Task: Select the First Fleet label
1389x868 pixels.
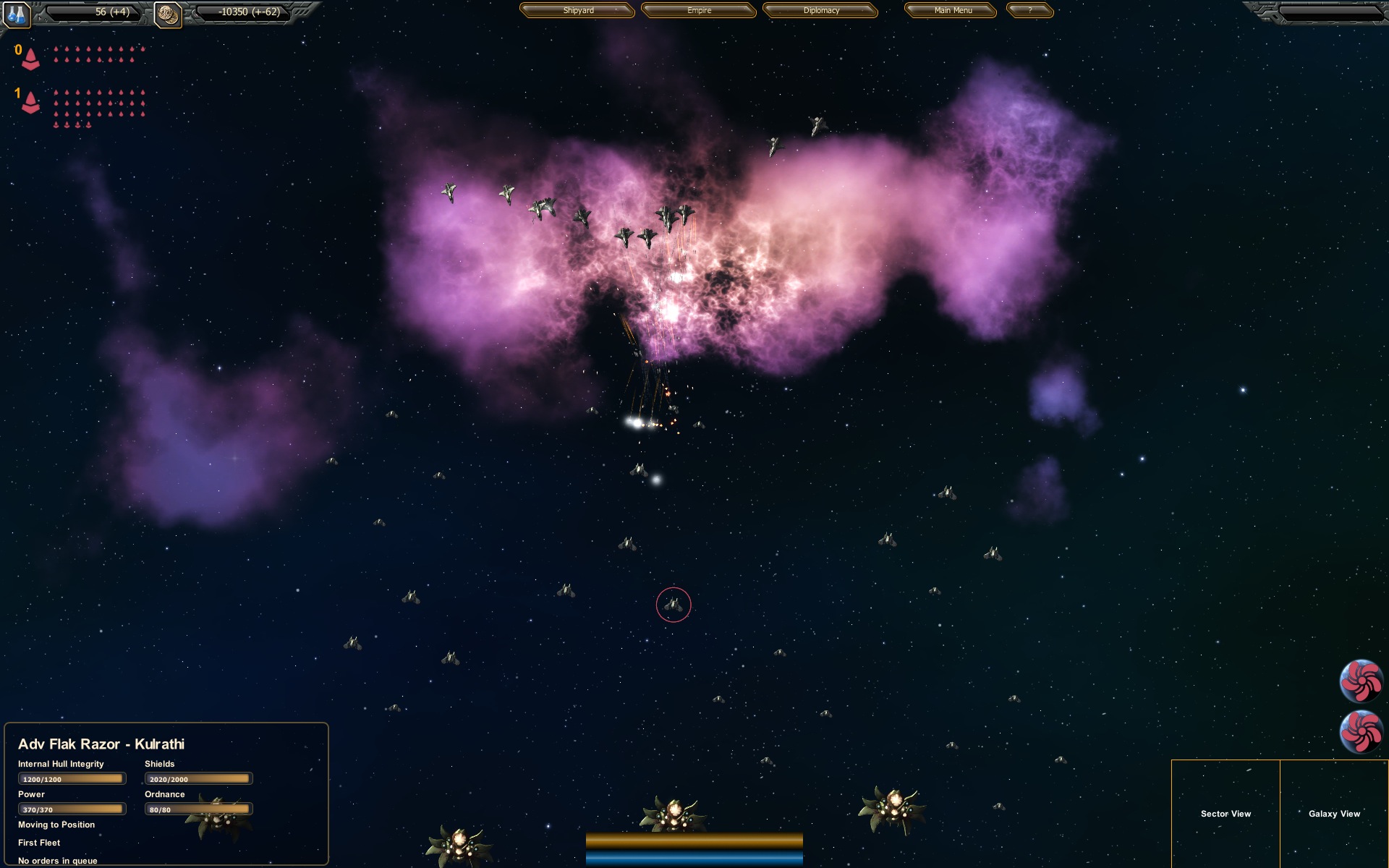Action: pyautogui.click(x=39, y=843)
